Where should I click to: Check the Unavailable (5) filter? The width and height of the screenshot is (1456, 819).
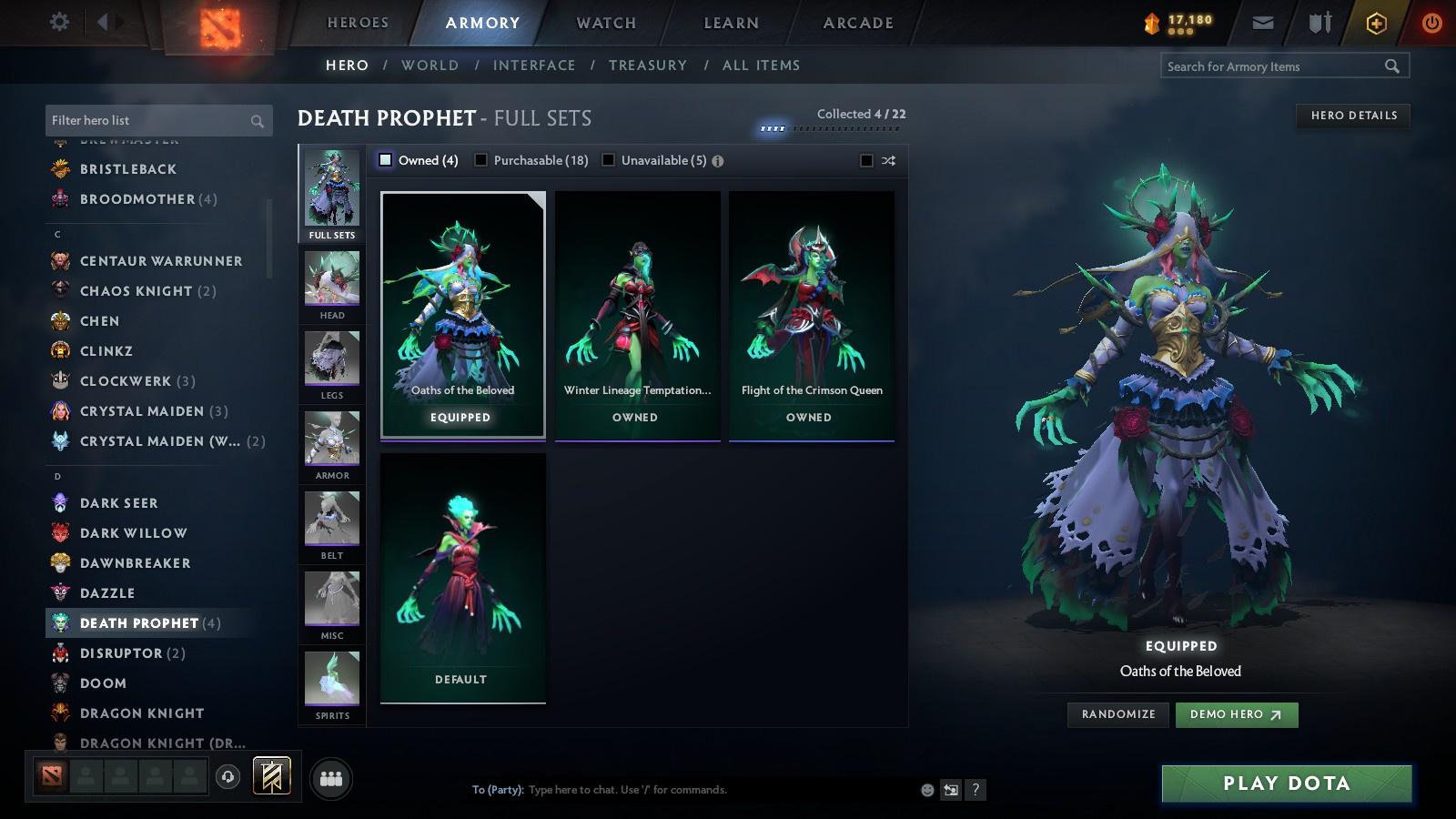pyautogui.click(x=608, y=158)
